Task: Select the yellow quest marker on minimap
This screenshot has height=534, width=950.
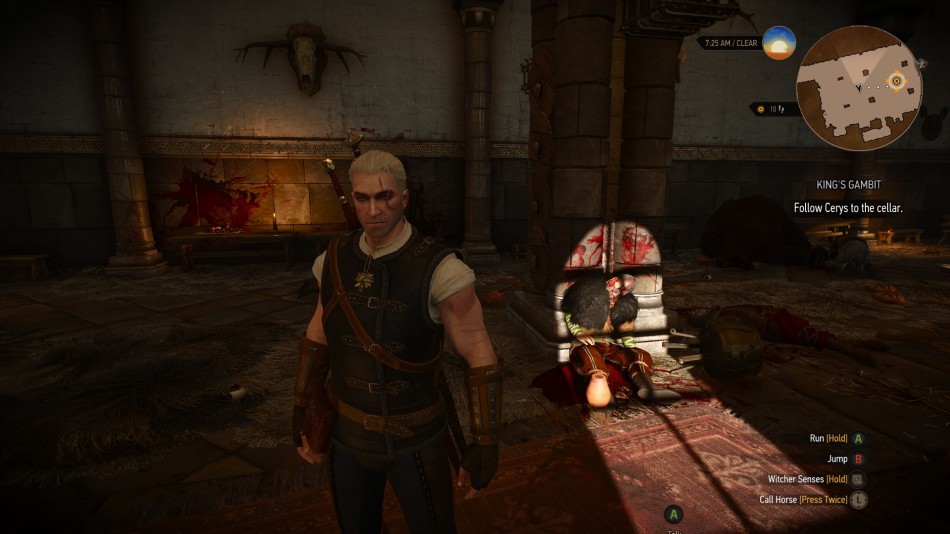Action: [x=897, y=81]
